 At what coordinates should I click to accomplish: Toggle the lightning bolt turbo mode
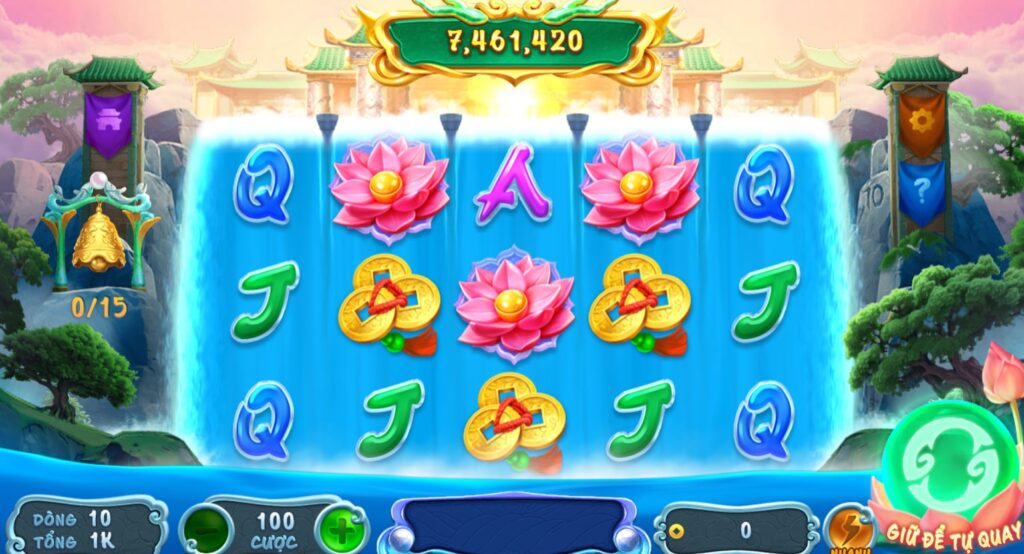848,527
